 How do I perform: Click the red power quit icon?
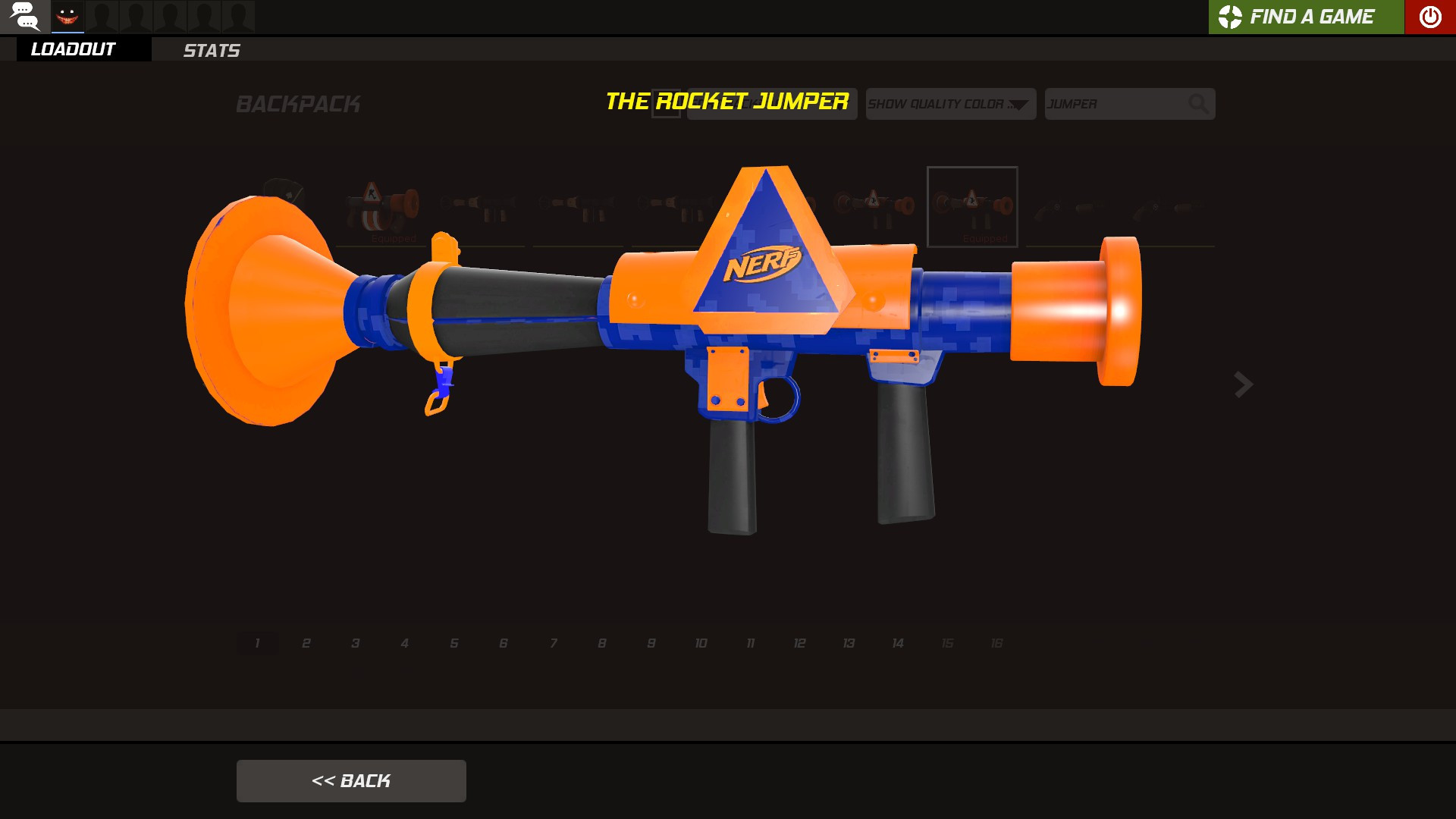pos(1429,17)
